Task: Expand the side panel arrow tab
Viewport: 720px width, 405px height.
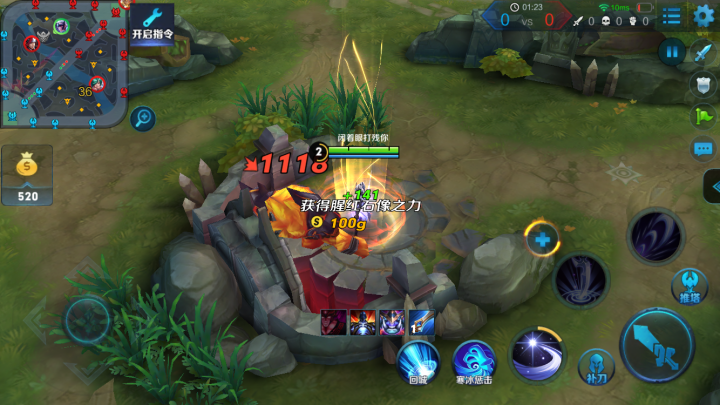Action: click(x=711, y=186)
